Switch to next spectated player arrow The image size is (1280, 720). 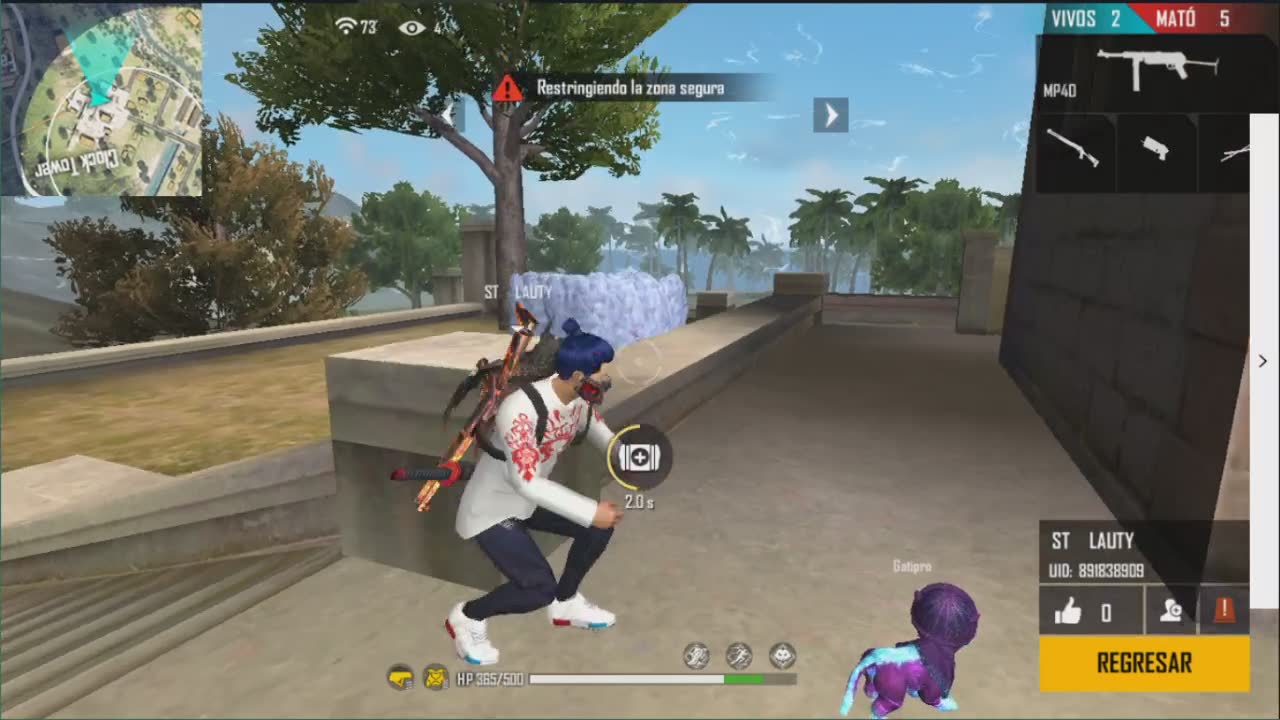pyautogui.click(x=830, y=115)
